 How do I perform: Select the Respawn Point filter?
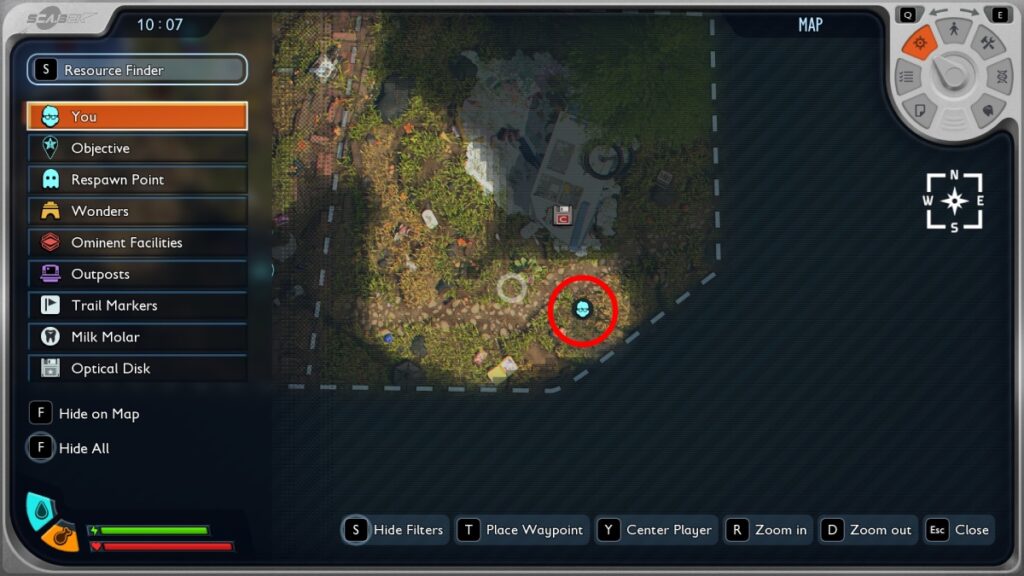pos(137,180)
